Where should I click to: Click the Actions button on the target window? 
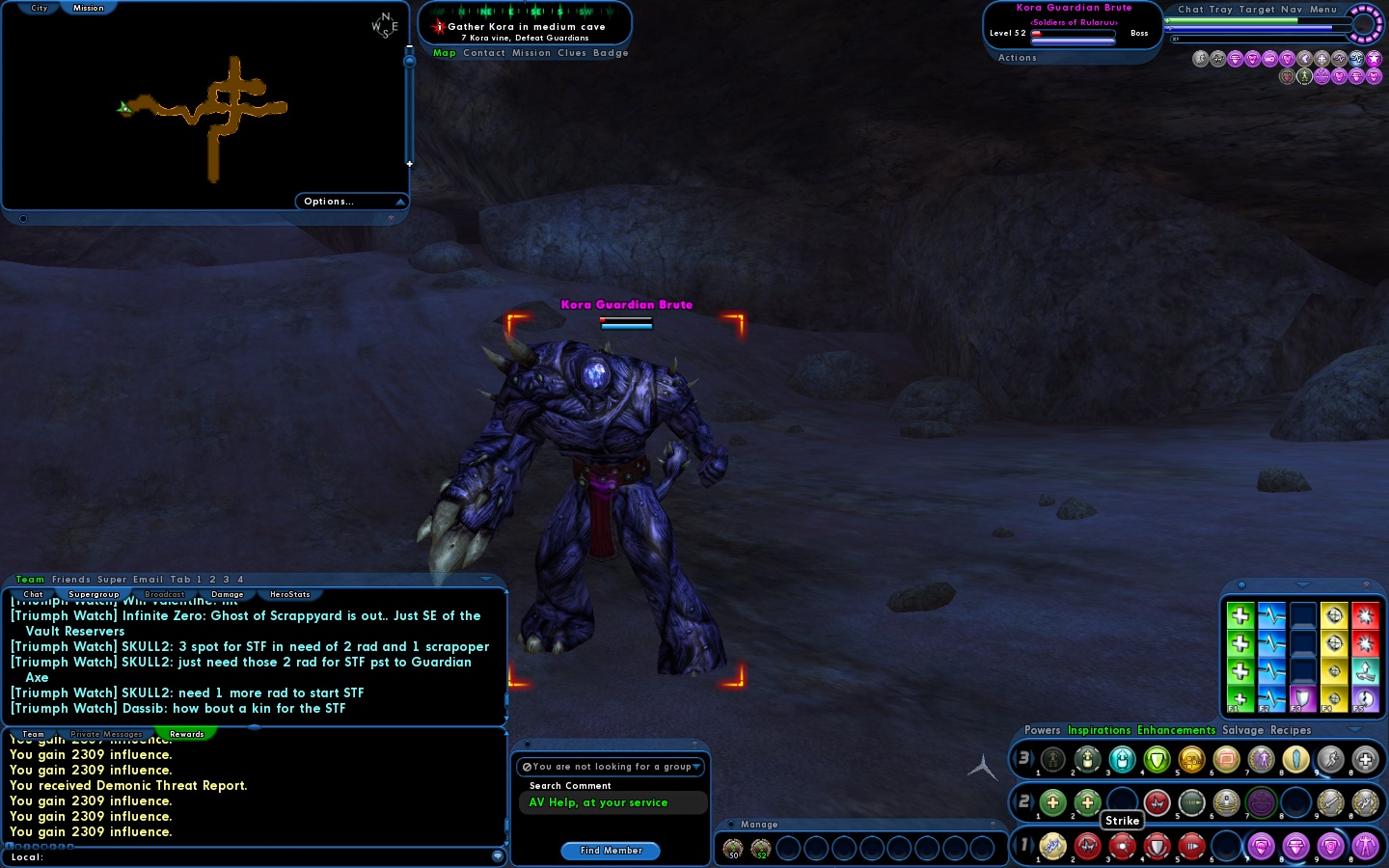[1017, 58]
